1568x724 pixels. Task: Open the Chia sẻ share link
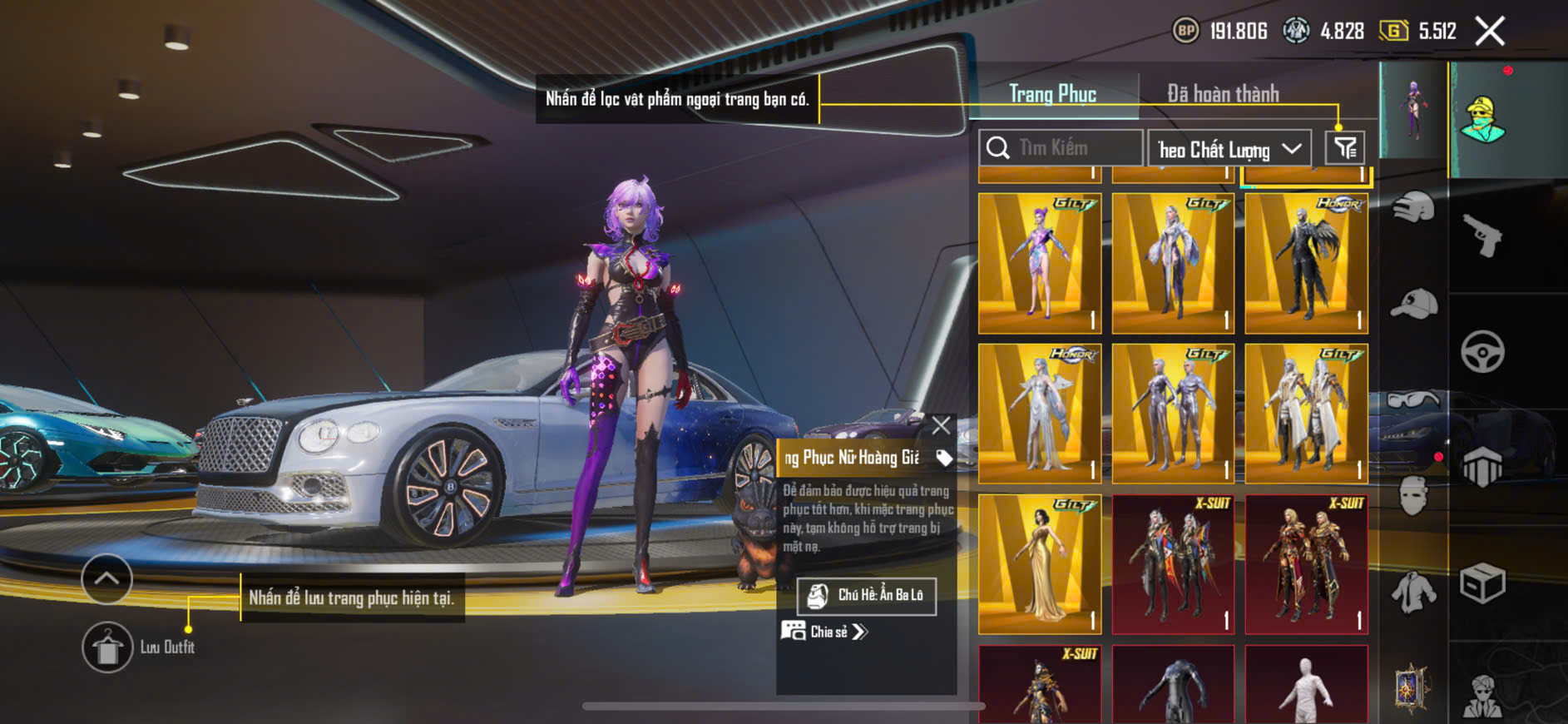824,632
